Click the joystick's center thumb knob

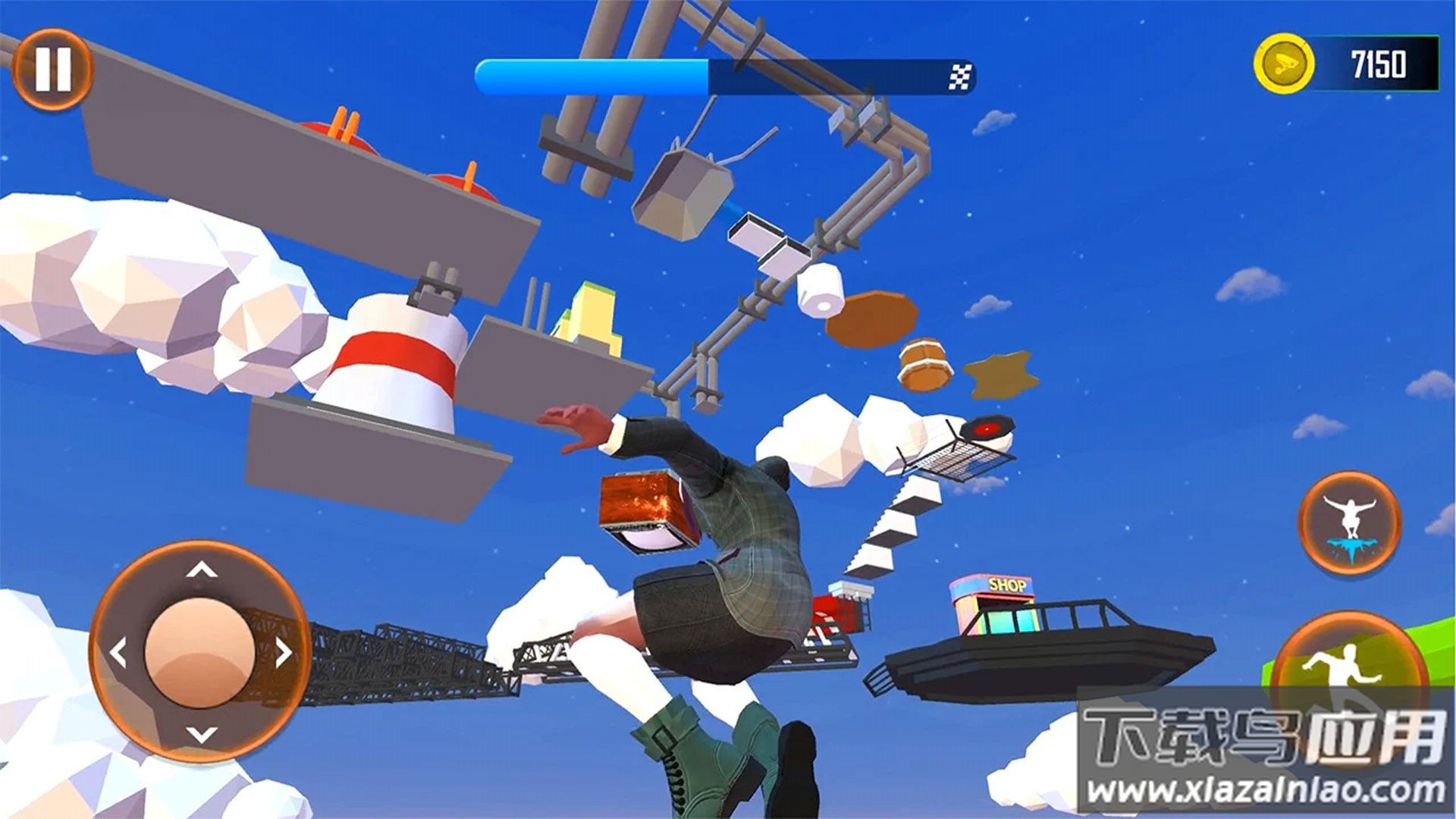click(200, 652)
